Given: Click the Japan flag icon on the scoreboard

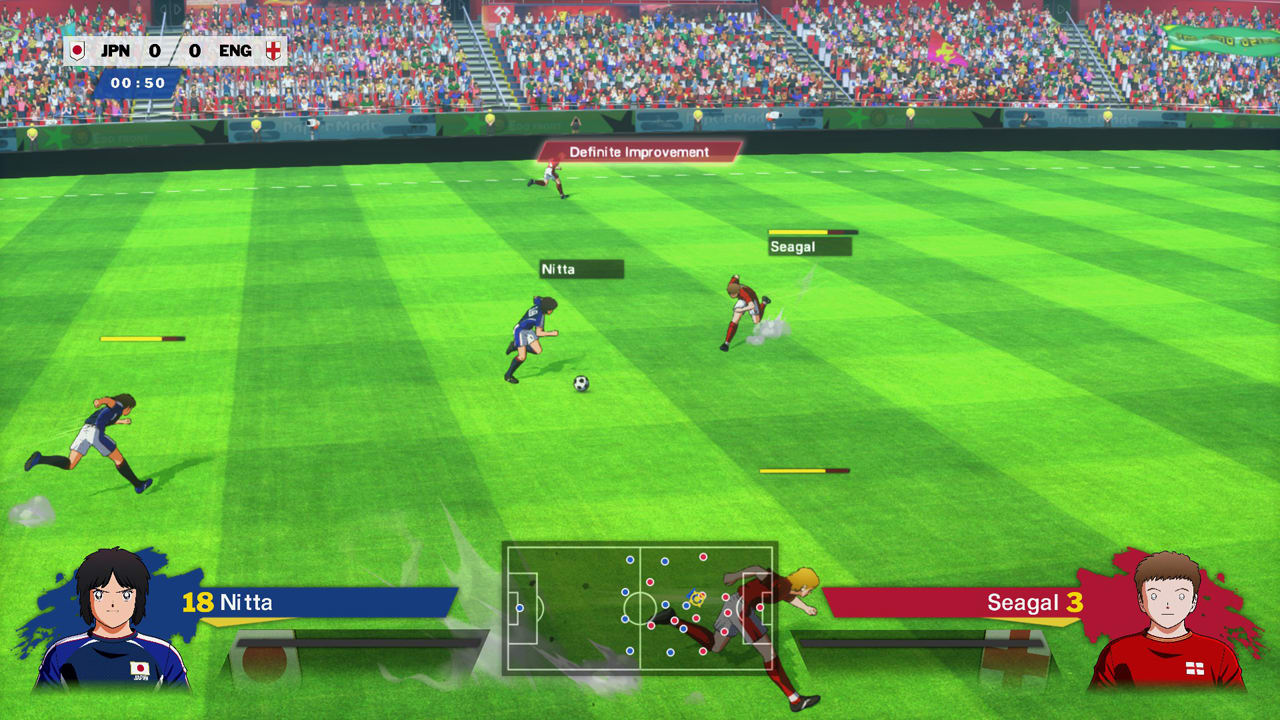Looking at the screenshot, I should (79, 48).
